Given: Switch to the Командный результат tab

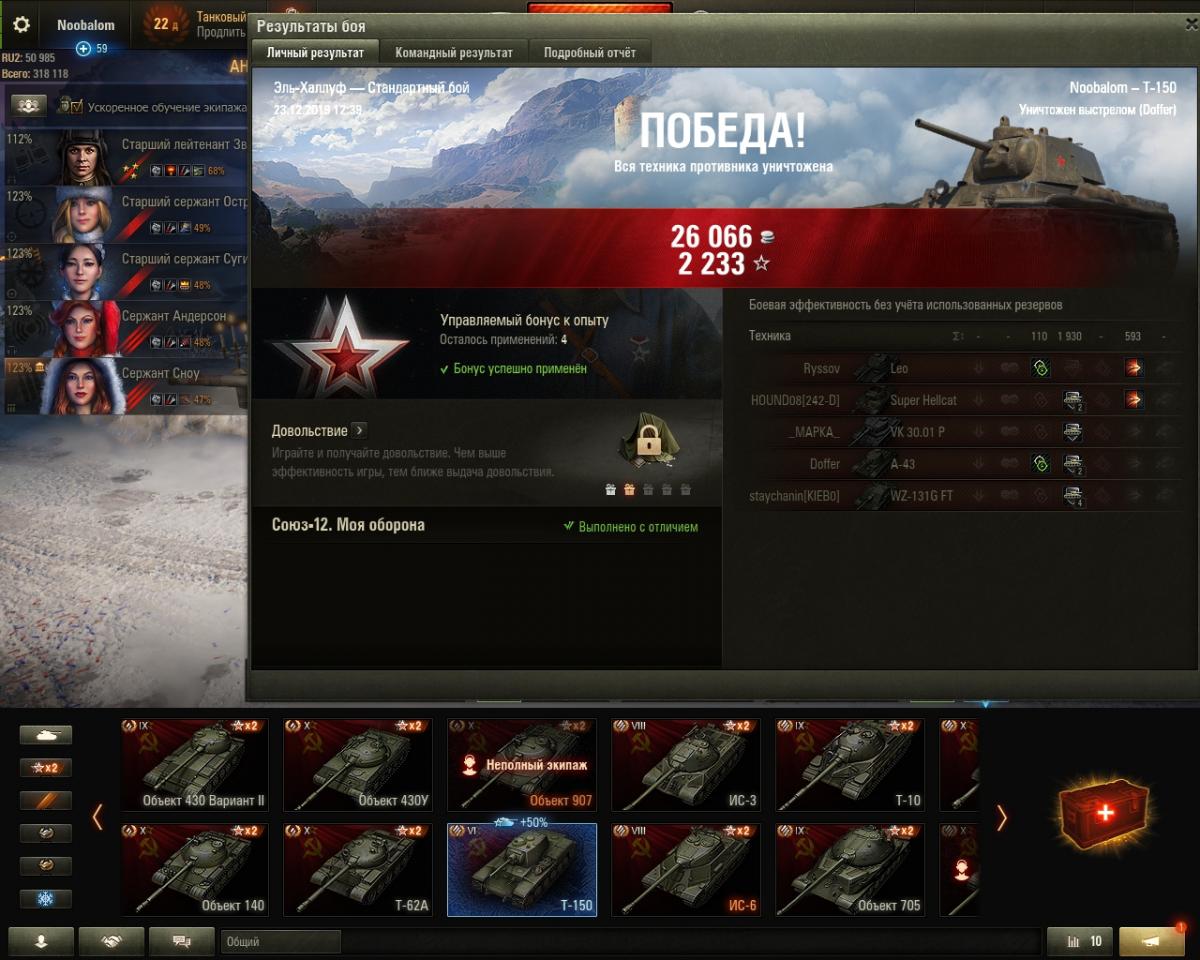Looking at the screenshot, I should [x=453, y=53].
